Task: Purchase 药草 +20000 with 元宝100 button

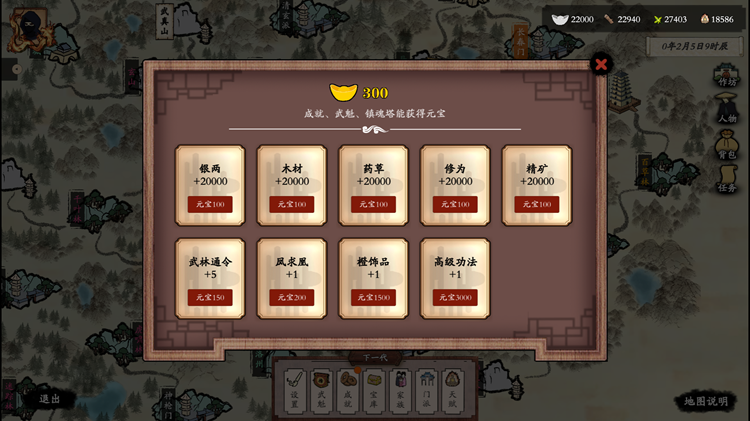Action: [x=373, y=204]
